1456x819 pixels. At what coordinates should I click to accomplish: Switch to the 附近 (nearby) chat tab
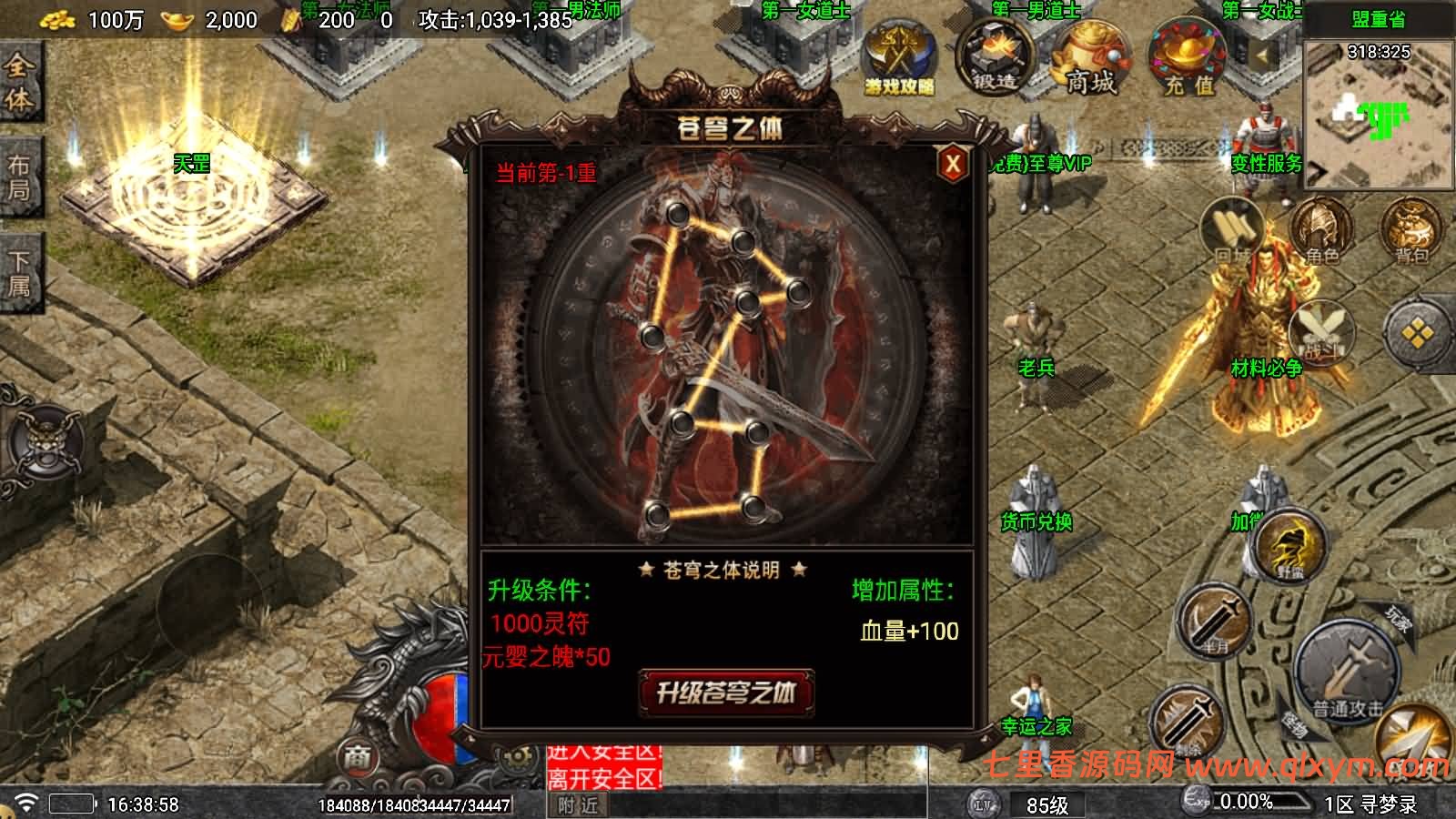point(580,806)
